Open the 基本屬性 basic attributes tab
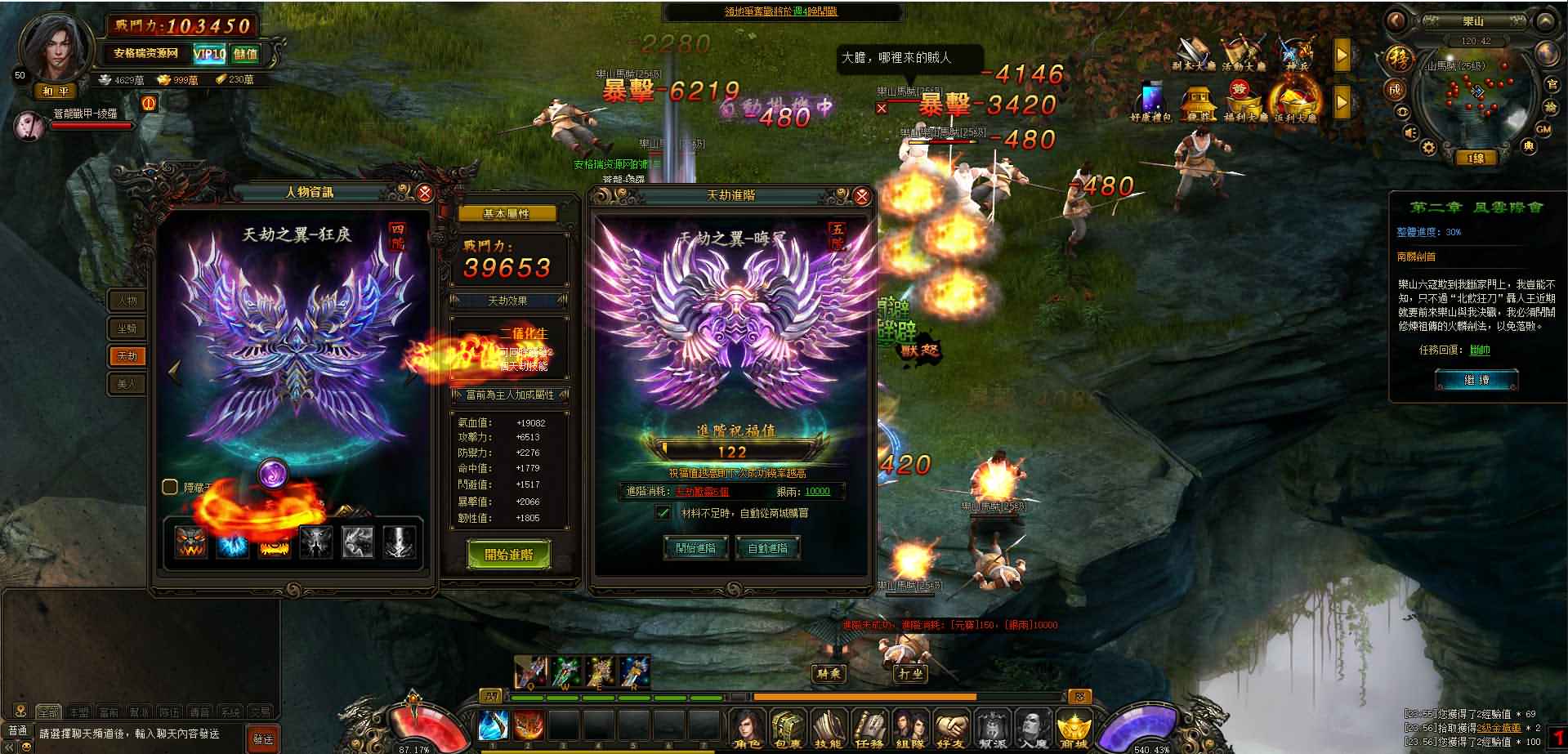The image size is (1568, 754). [x=507, y=214]
